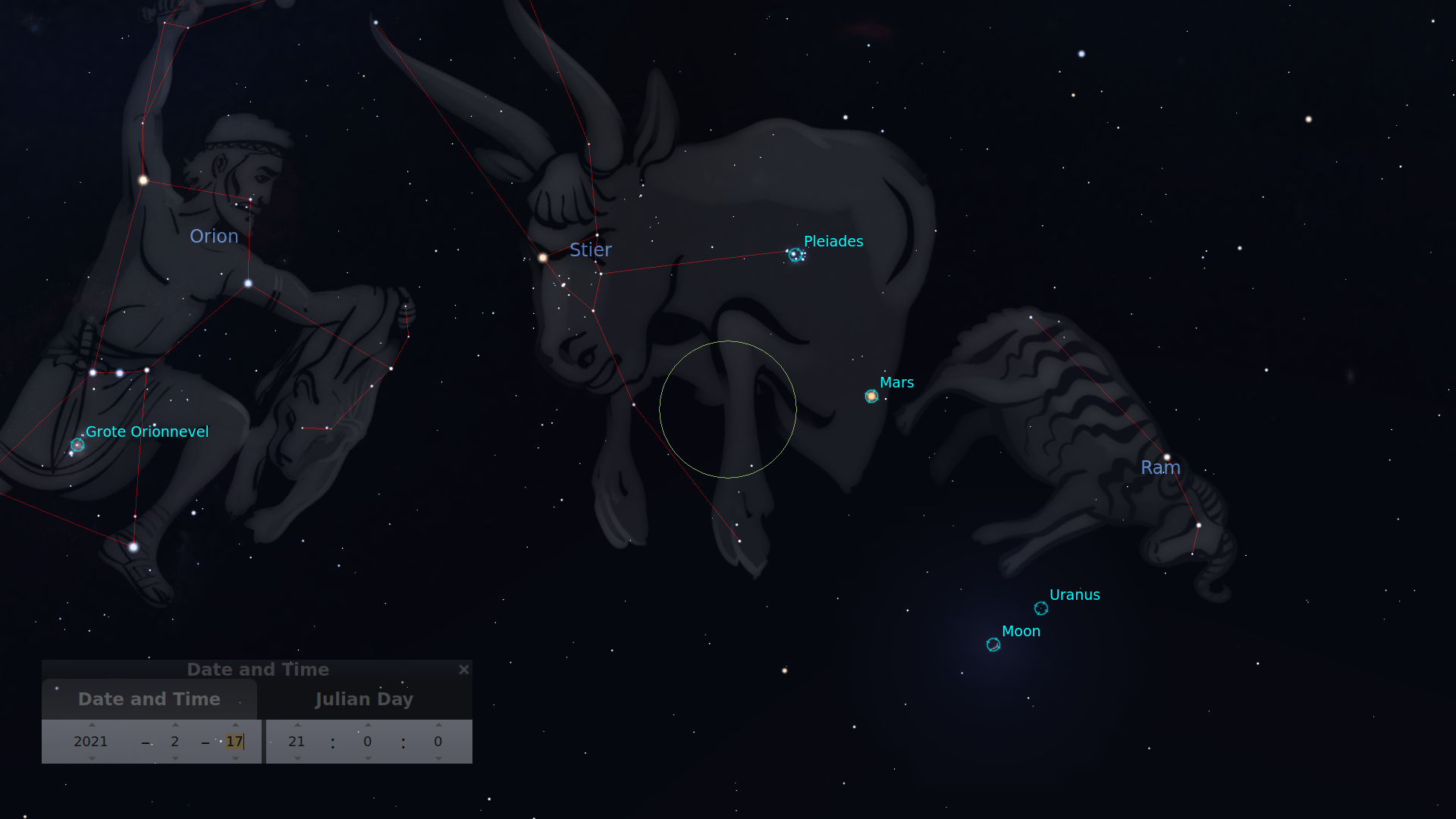Switch to the Julian Day tab
Image resolution: width=1456 pixels, height=819 pixels.
[365, 698]
